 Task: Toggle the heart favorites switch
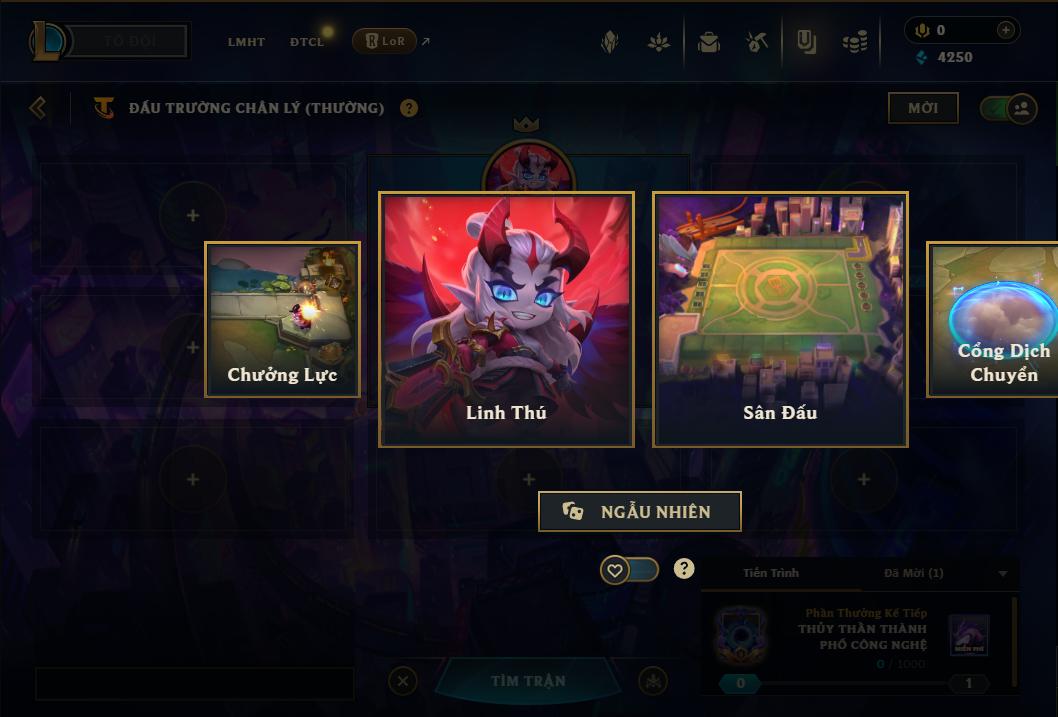pyautogui.click(x=629, y=570)
